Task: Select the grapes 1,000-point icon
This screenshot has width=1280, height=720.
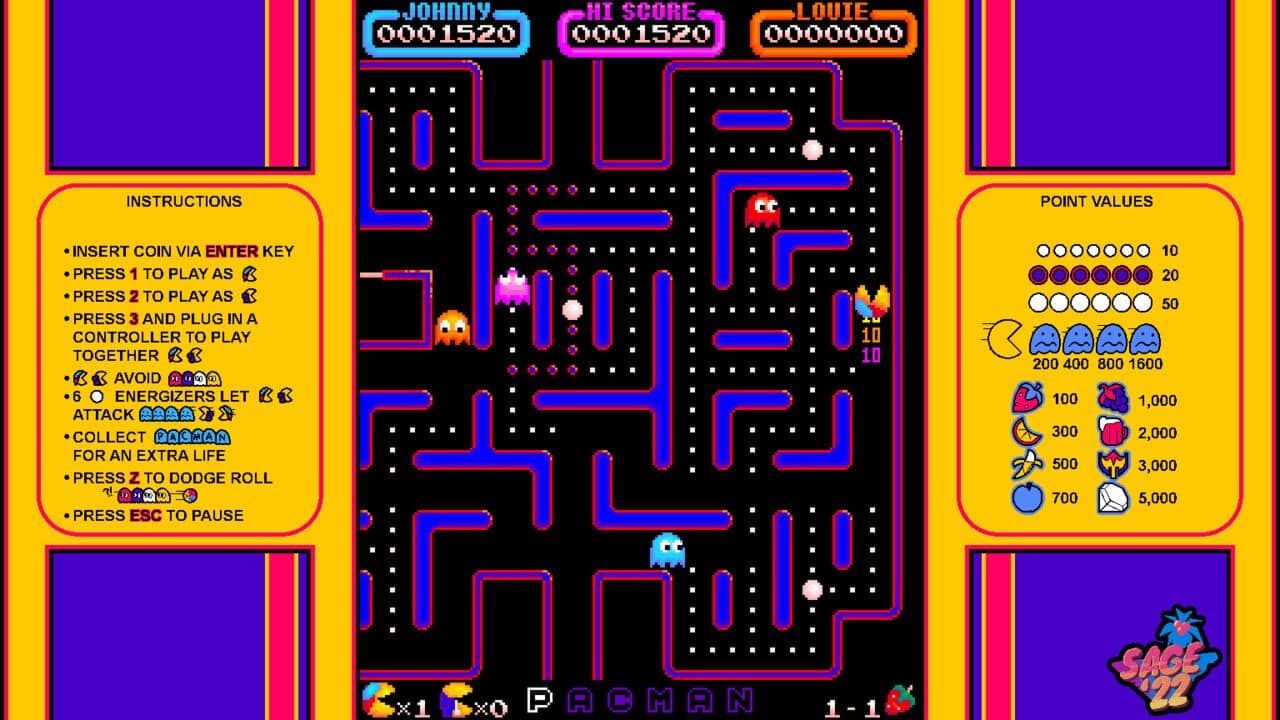Action: tap(1112, 400)
